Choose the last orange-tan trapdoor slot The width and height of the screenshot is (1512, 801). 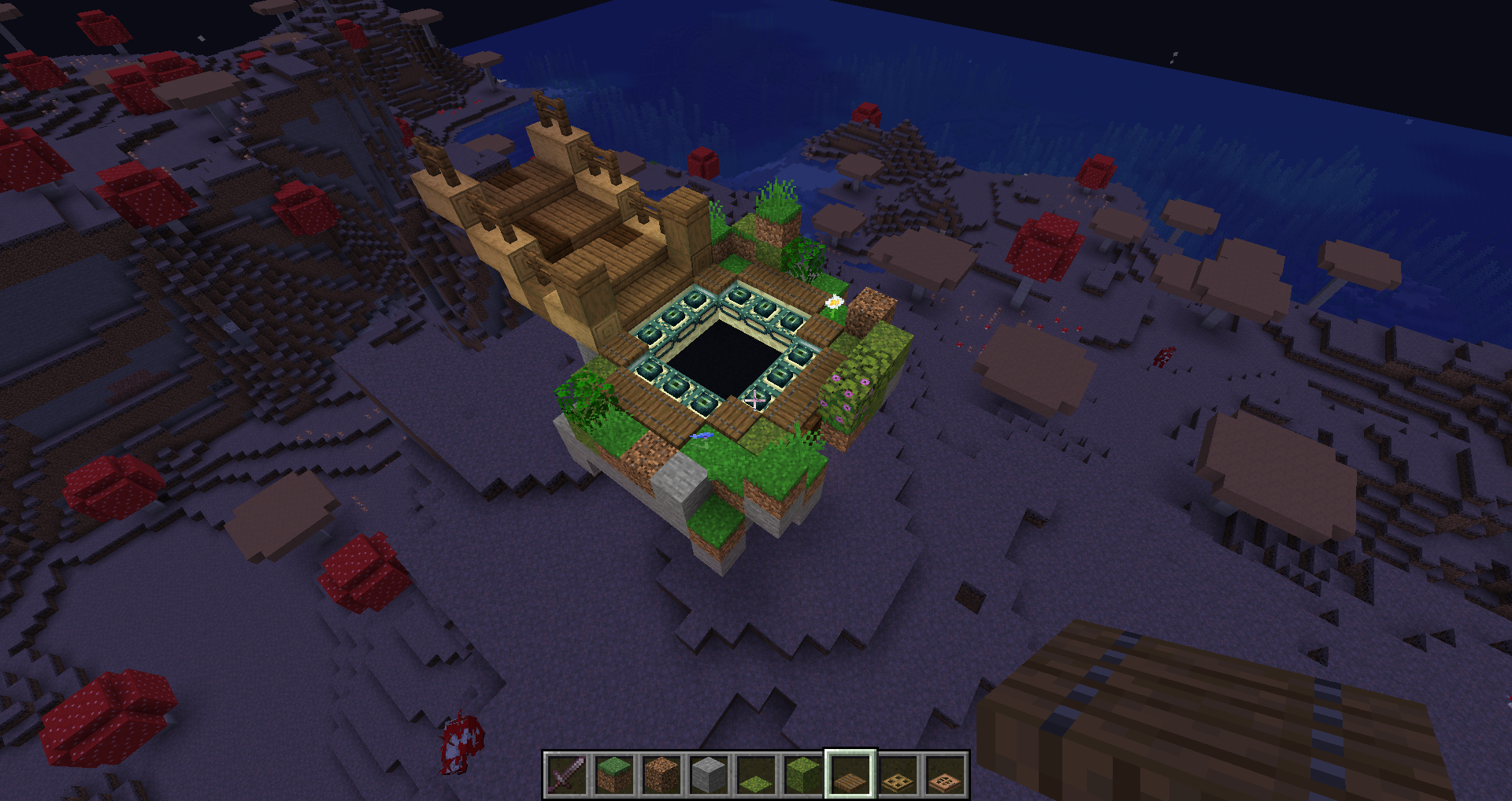coord(945,774)
